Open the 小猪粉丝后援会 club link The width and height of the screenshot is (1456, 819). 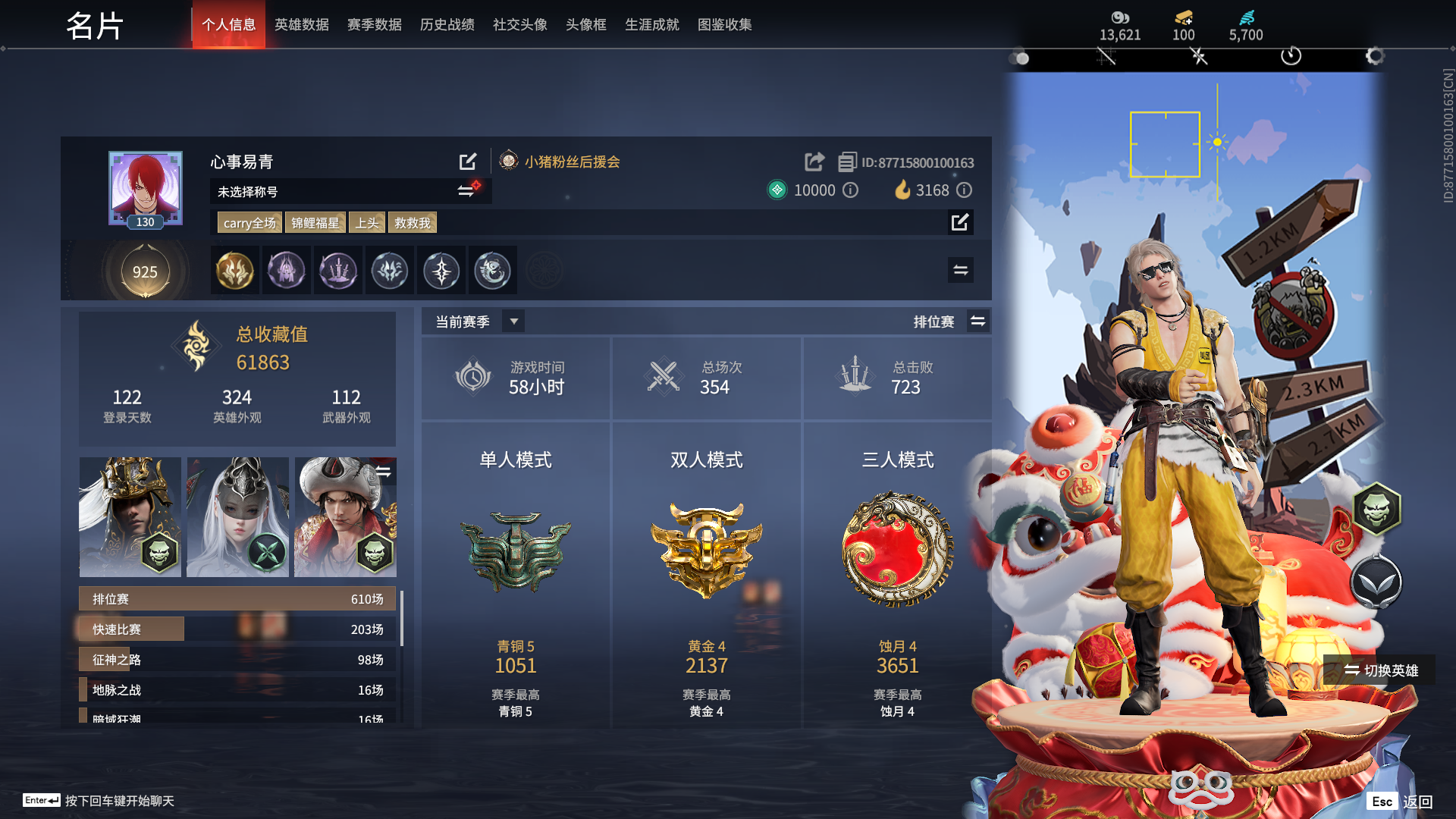coord(572,162)
